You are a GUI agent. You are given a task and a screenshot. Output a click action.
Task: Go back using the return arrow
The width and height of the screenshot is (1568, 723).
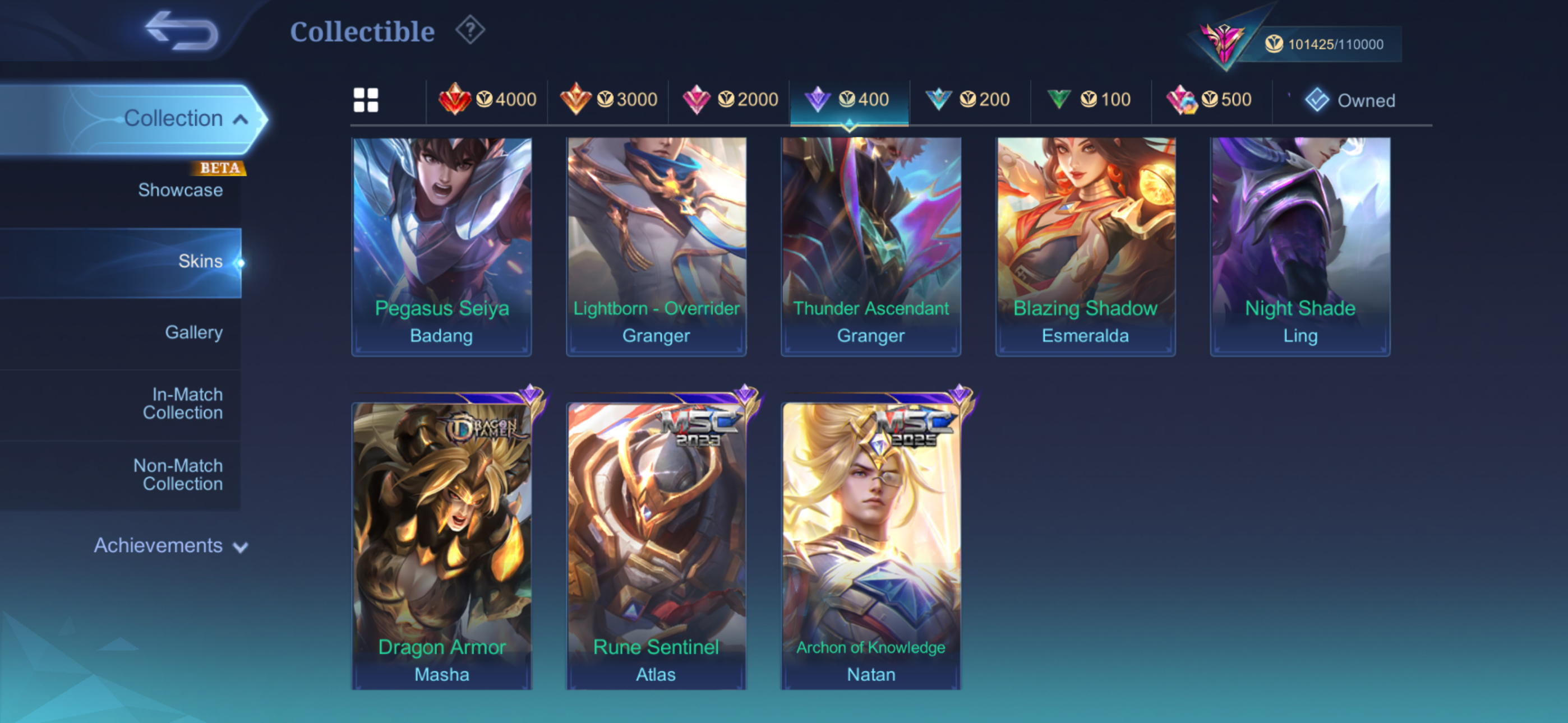181,30
